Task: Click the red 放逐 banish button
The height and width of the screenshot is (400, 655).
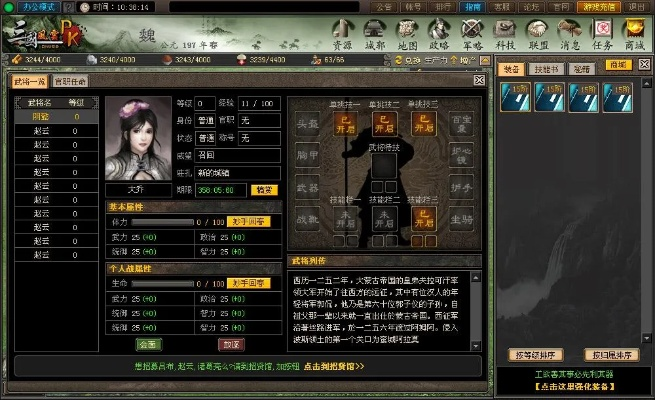Action: 231,344
